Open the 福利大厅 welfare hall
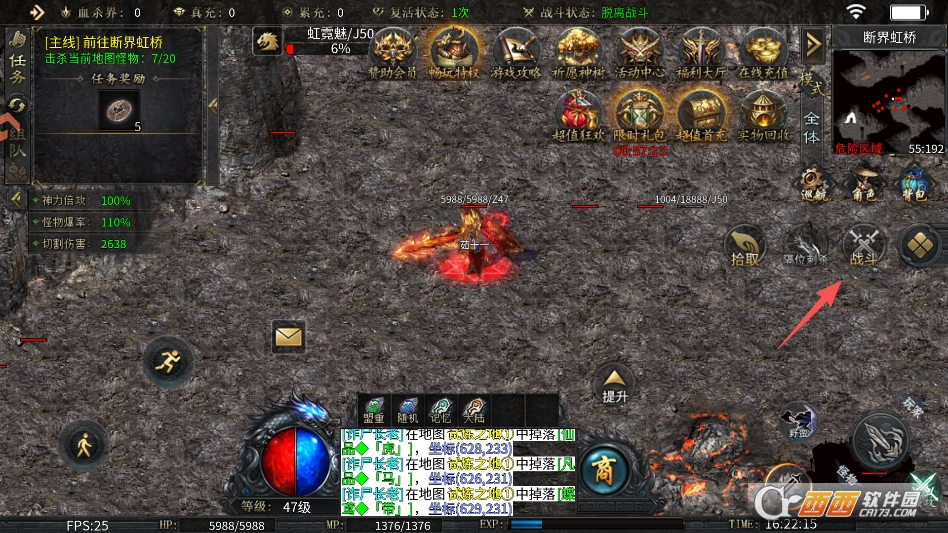This screenshot has height=533, width=948. click(x=702, y=51)
